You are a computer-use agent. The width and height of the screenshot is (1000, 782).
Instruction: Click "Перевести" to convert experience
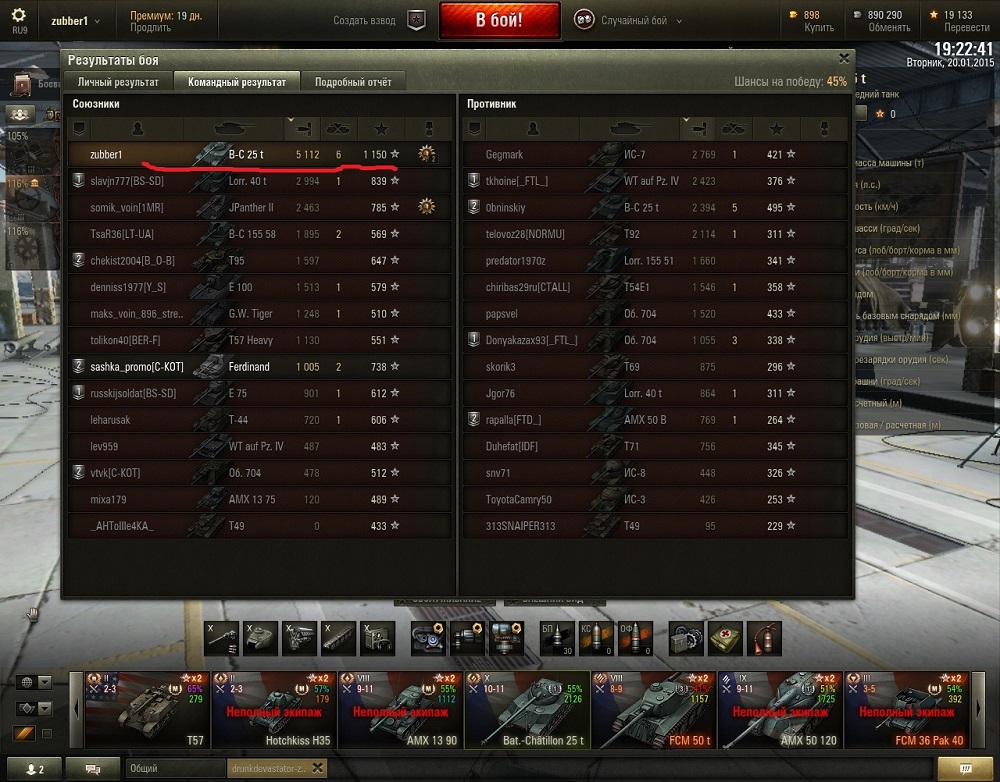click(966, 28)
